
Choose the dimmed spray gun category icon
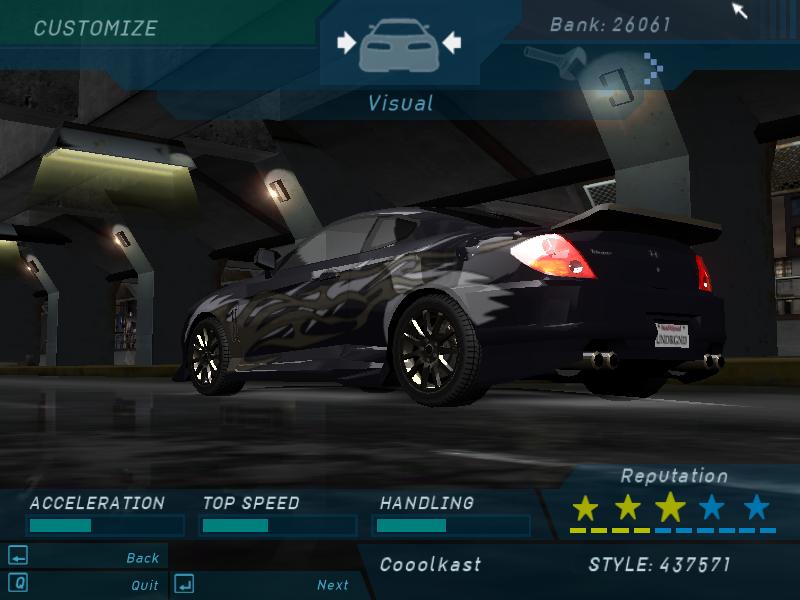pos(548,60)
